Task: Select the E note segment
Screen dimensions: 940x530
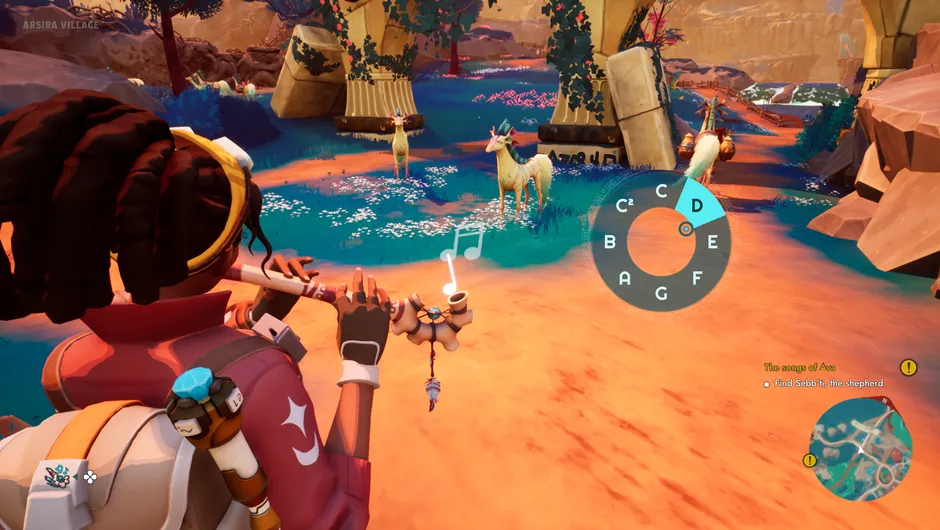Action: click(712, 241)
